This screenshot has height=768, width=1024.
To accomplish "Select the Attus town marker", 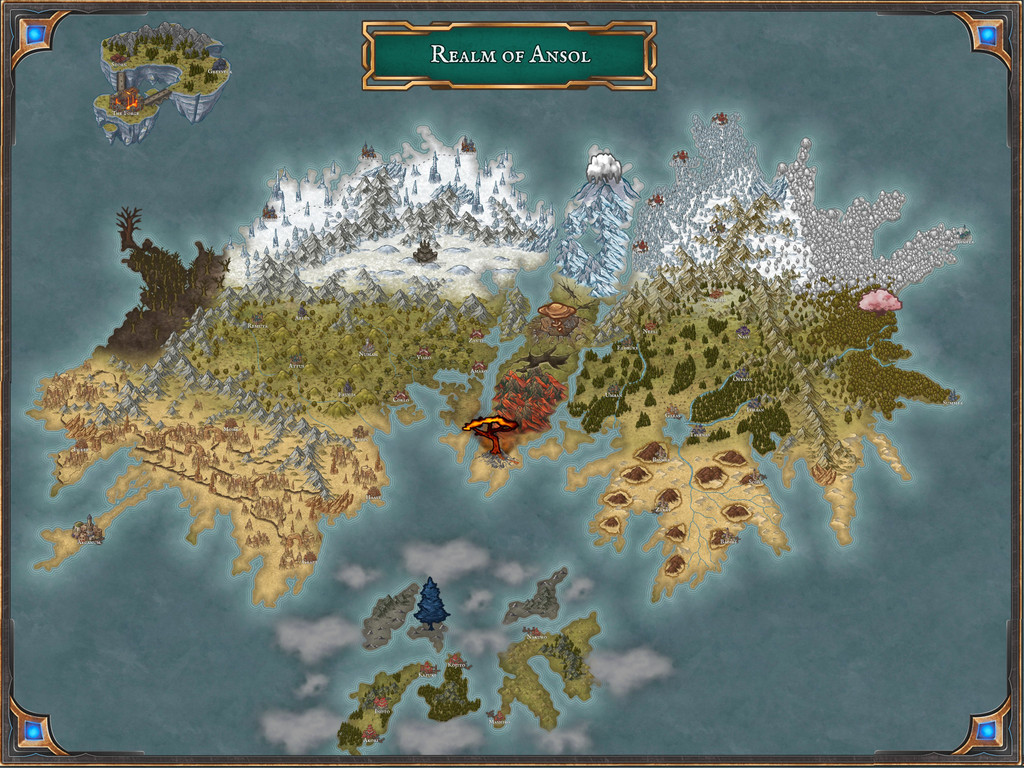I will click(296, 359).
